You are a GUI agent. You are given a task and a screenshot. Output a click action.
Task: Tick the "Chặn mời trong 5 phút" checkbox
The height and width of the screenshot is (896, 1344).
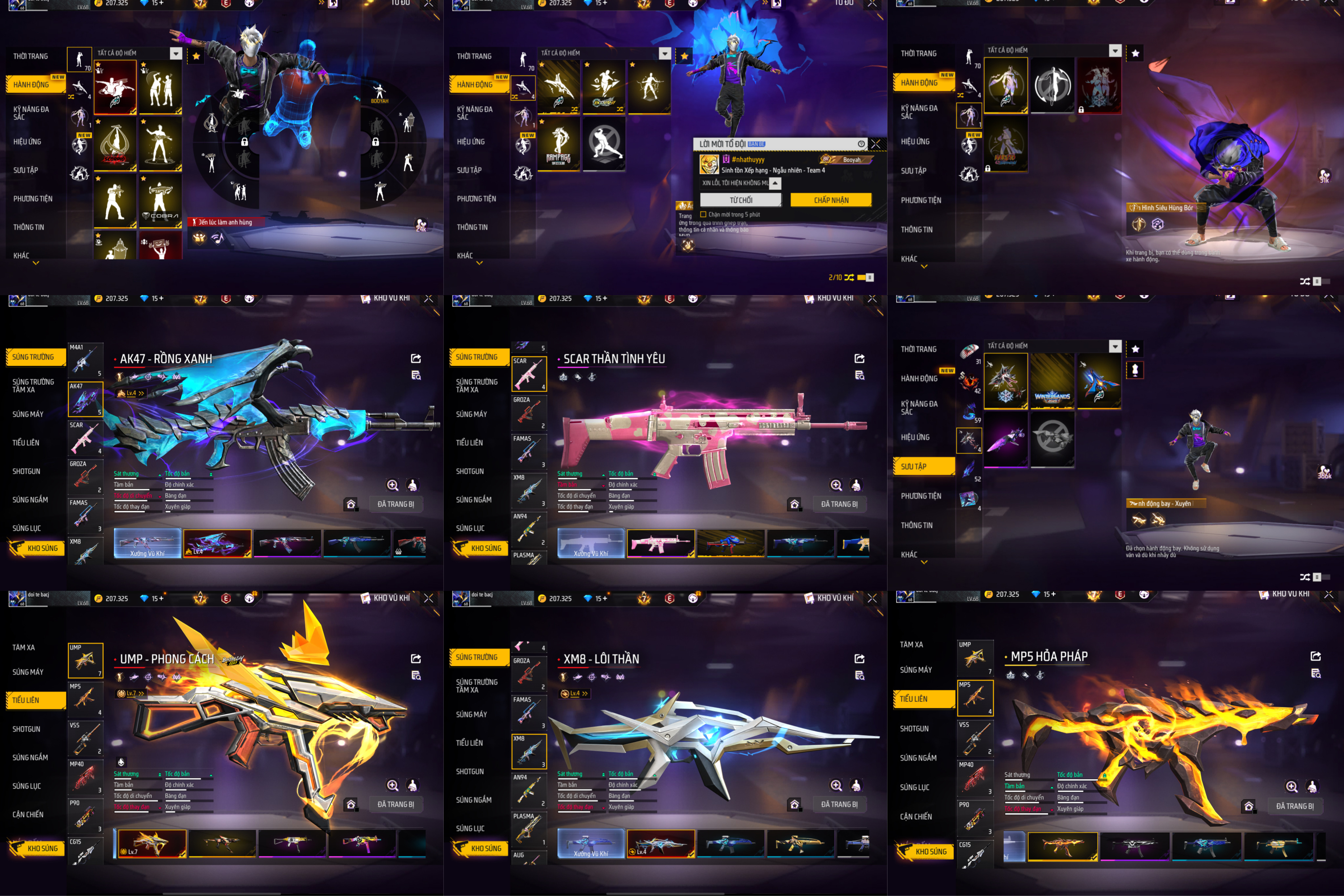(x=703, y=215)
